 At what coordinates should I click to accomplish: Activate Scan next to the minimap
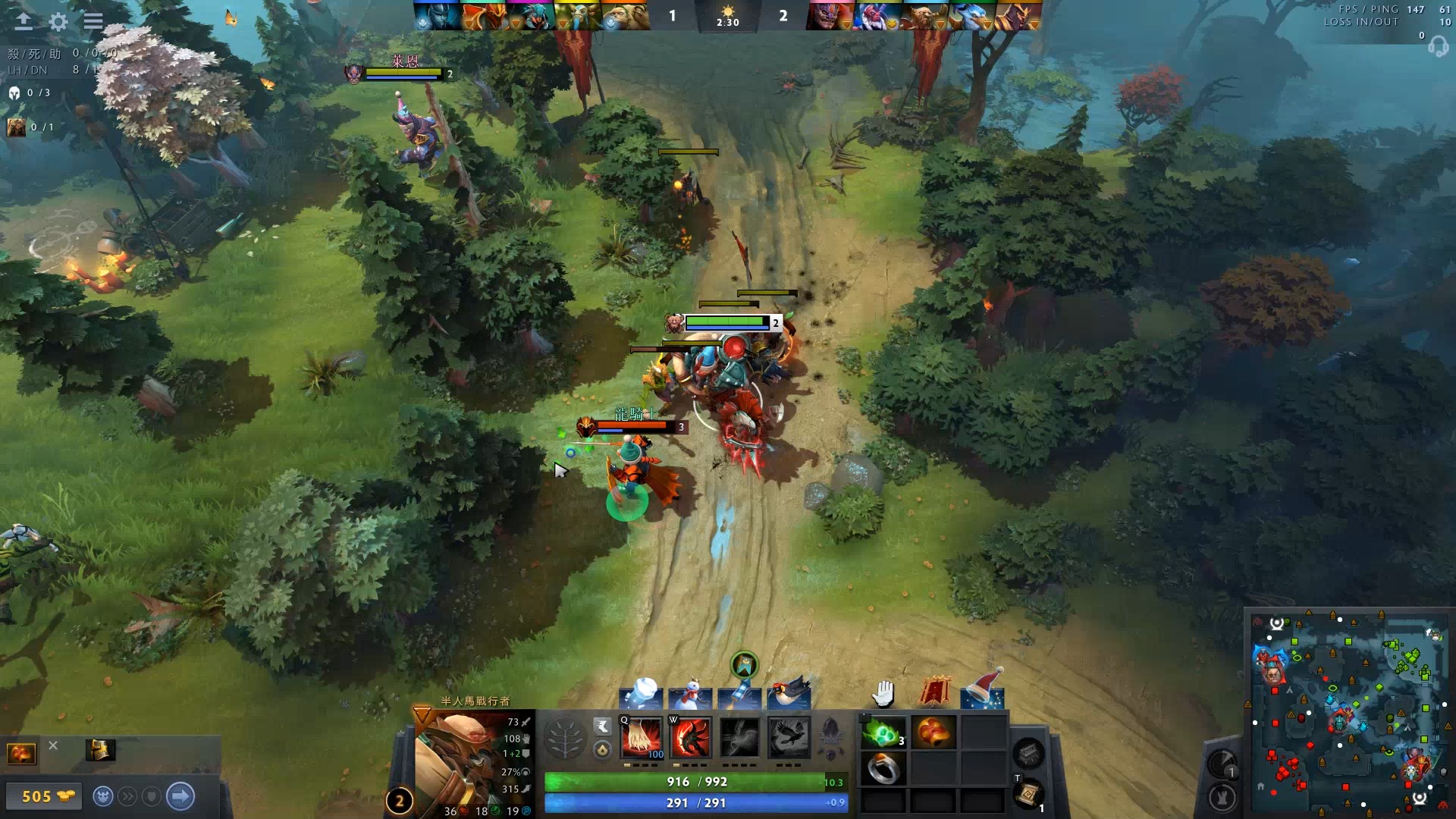coord(1222,763)
